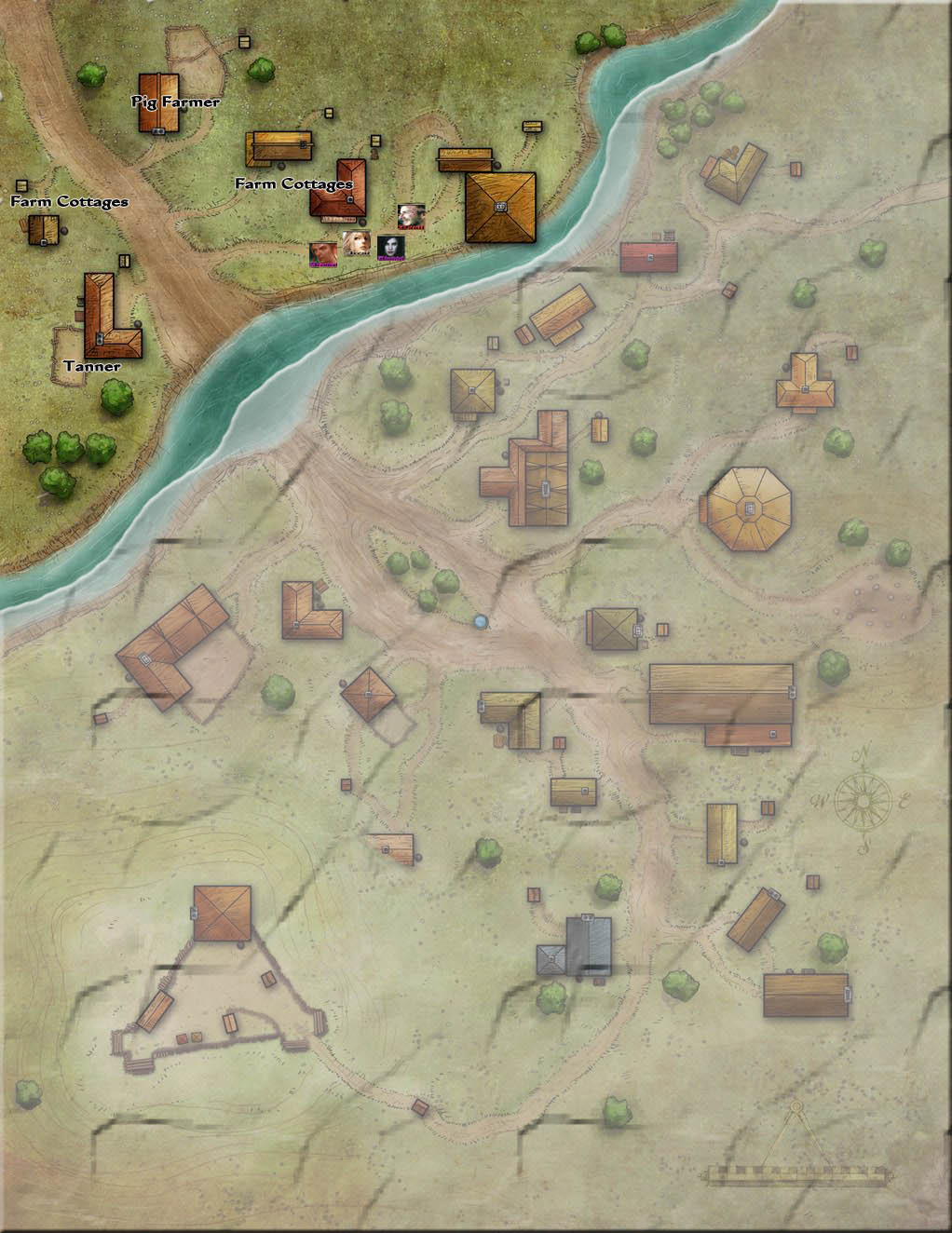The height and width of the screenshot is (1233, 952).
Task: Select the bearded man character token
Action: 411,217
